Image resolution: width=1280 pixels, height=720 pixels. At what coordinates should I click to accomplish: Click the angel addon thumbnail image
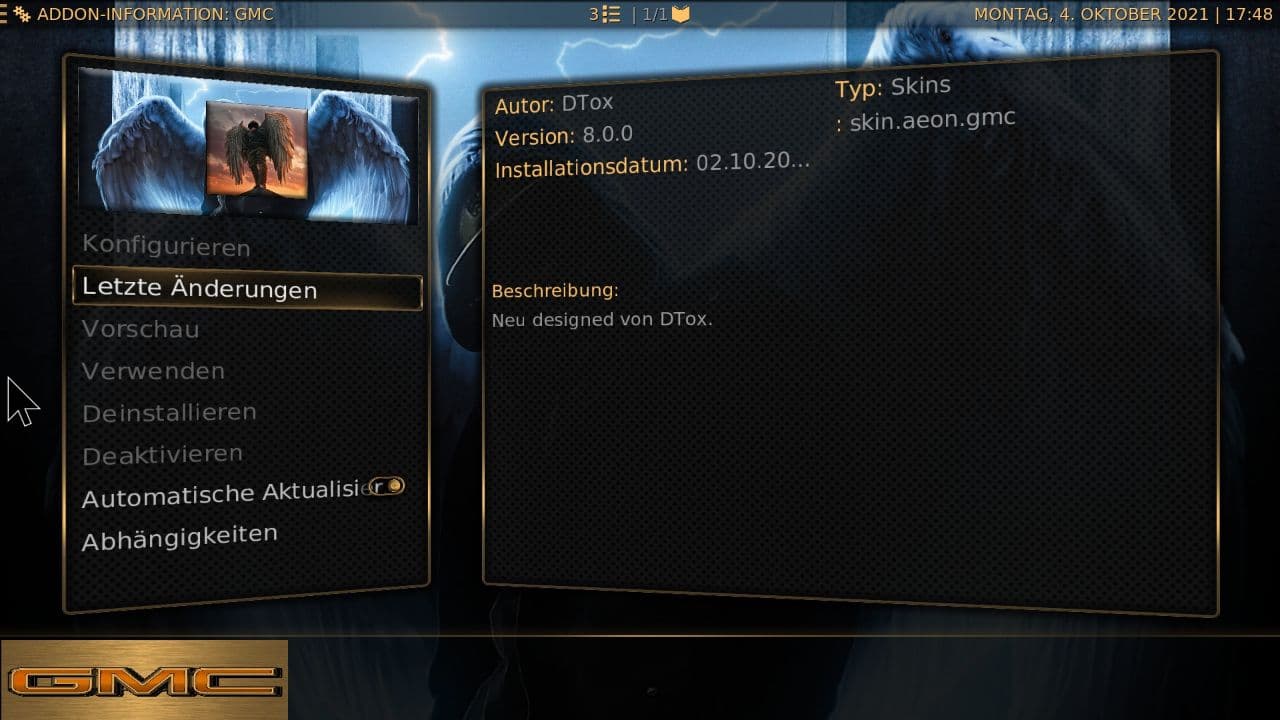(256, 148)
